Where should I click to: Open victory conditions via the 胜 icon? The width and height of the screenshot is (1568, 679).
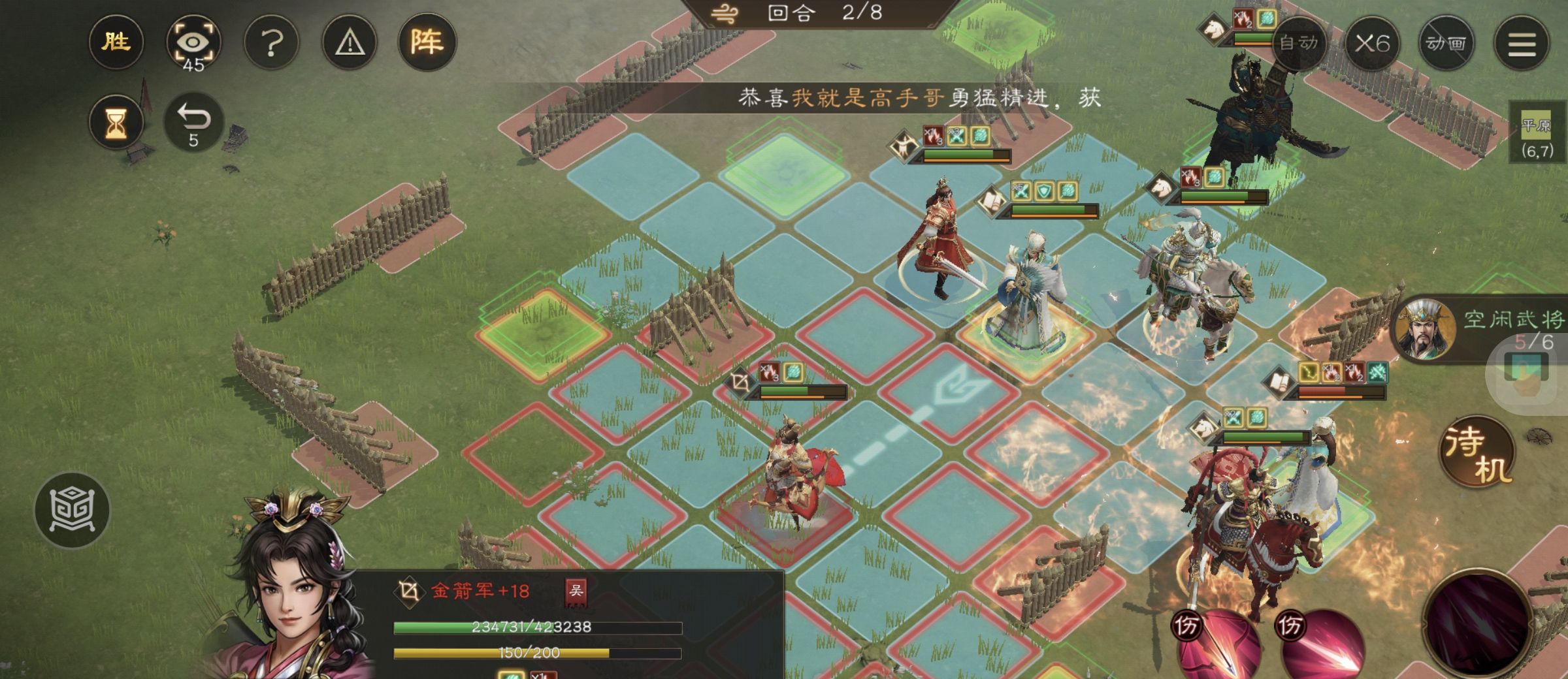pos(117,42)
